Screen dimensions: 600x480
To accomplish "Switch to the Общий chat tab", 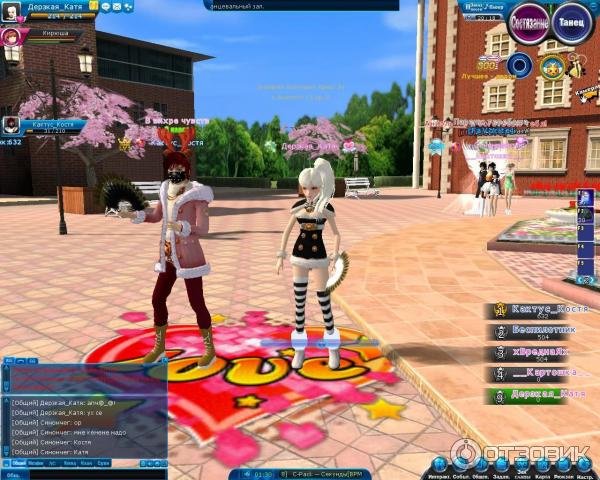I will click(21, 463).
